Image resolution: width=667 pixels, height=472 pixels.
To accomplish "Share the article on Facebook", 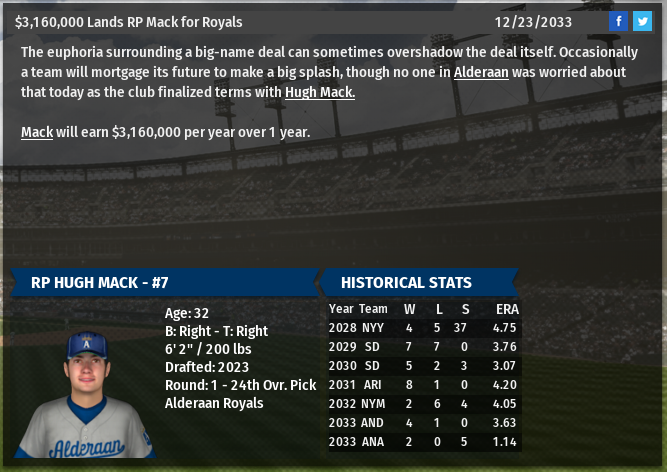I will point(618,21).
